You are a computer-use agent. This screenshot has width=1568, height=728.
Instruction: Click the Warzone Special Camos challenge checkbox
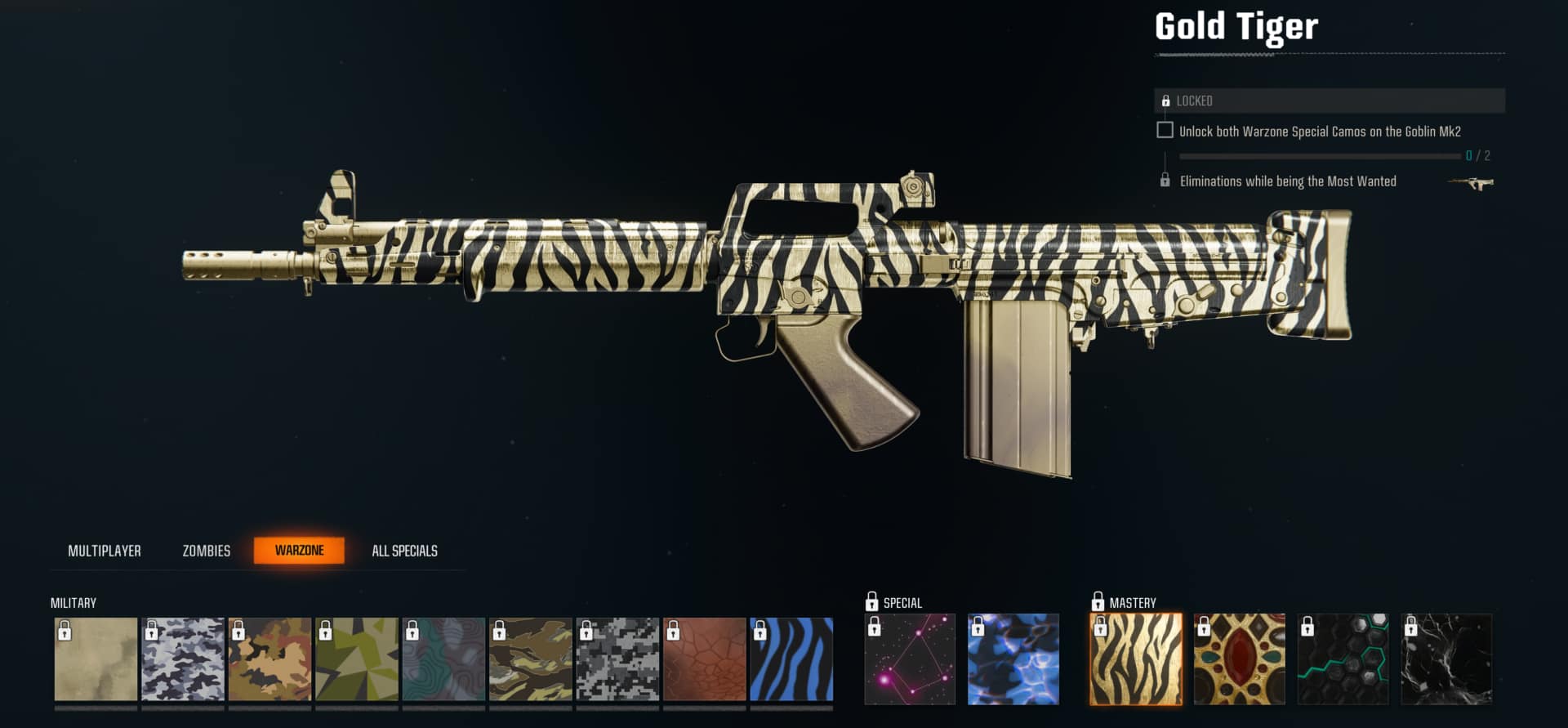pos(1165,131)
